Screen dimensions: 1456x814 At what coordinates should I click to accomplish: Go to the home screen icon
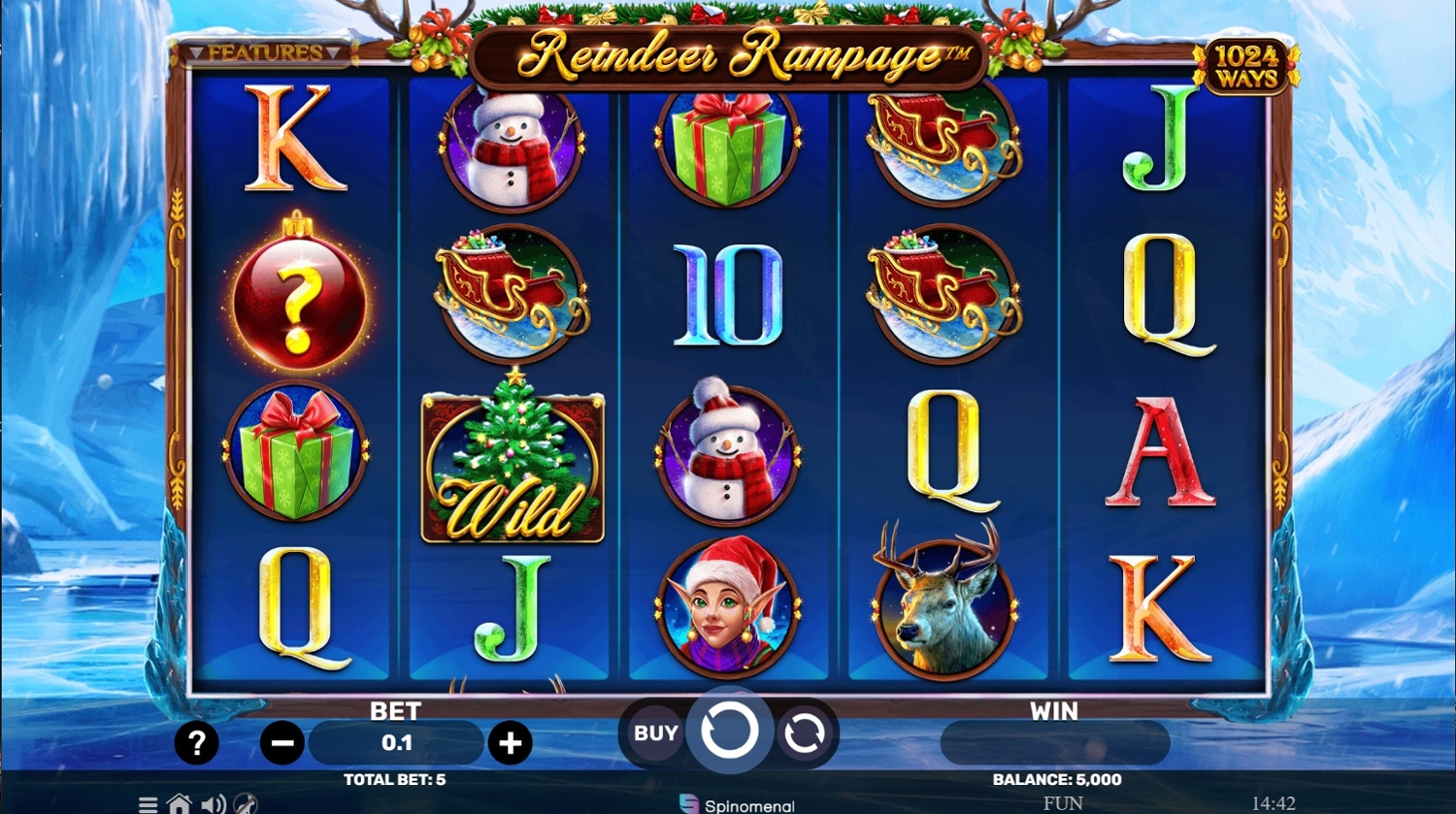179,803
